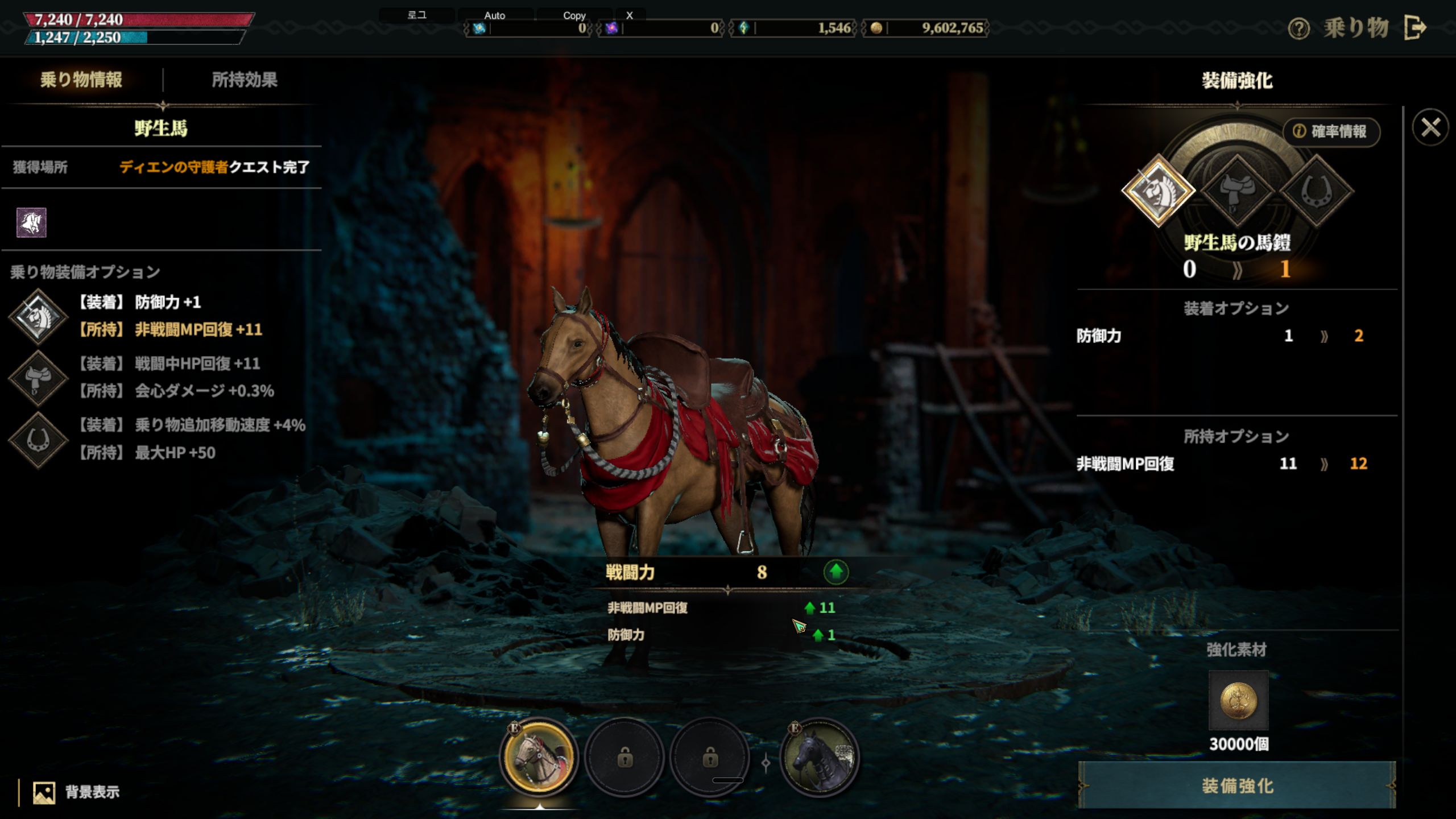Click the purple horse skill icon
The image size is (1456, 819).
(x=31, y=222)
